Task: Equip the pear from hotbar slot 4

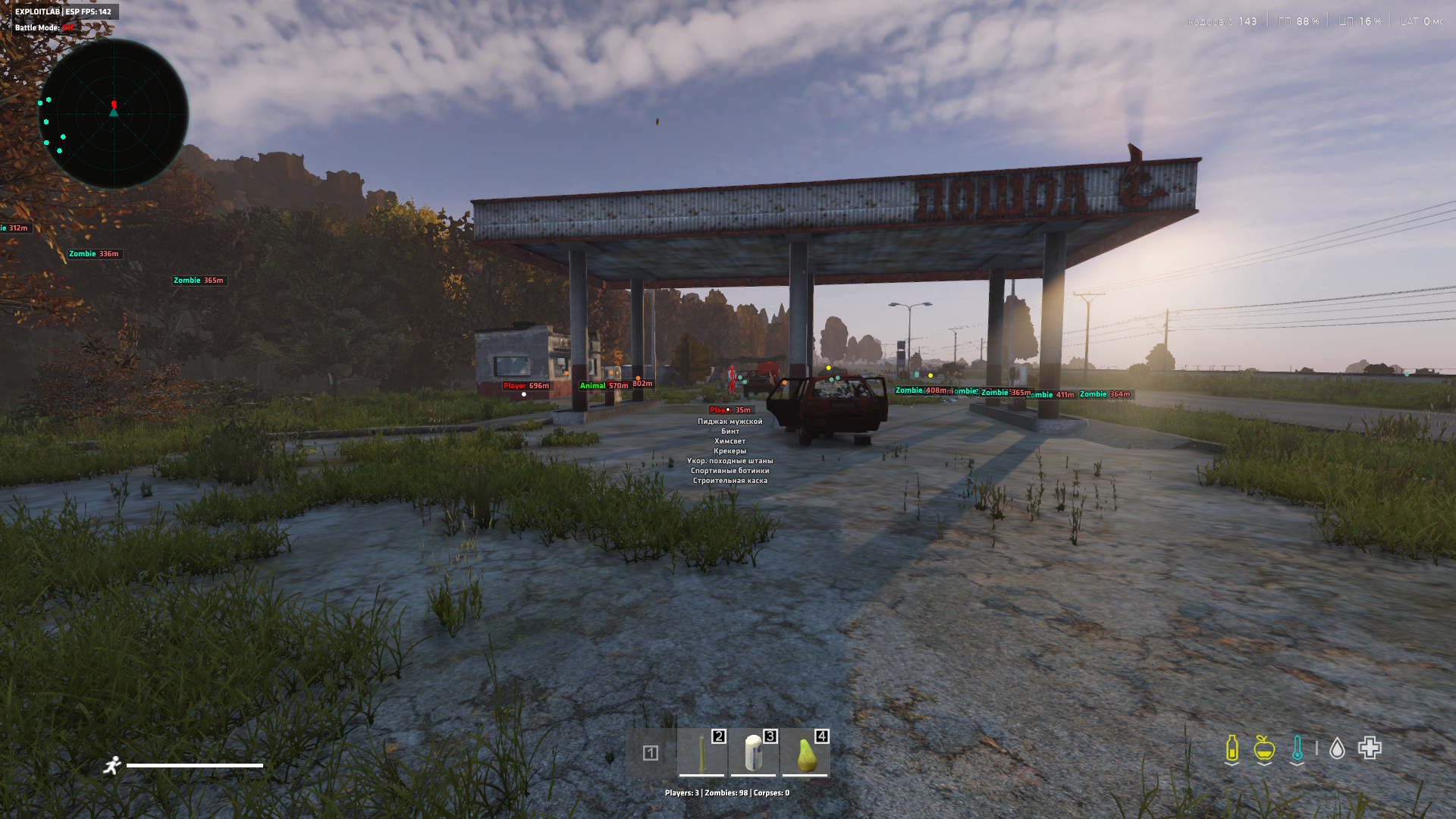Action: click(805, 752)
